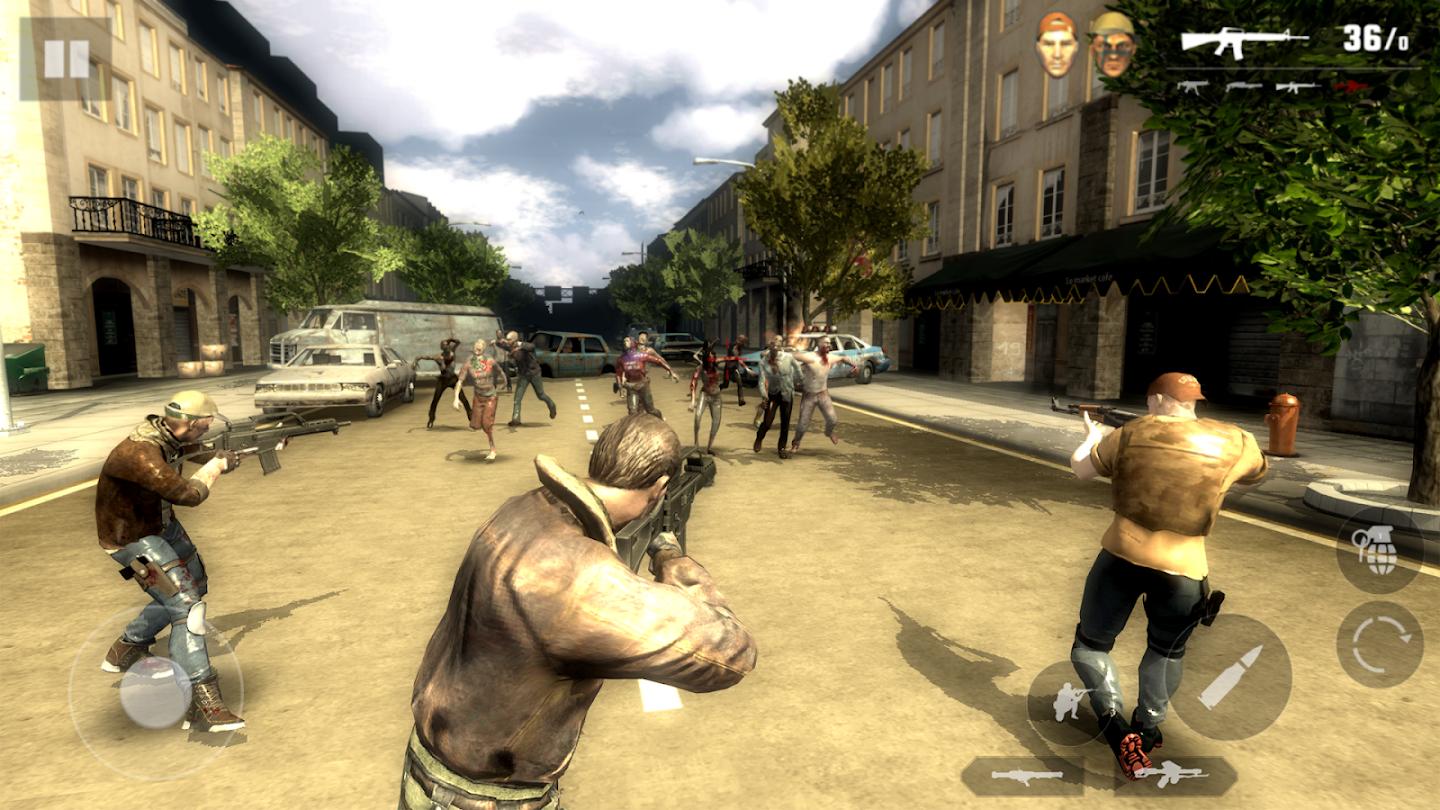Pause the game with the pause button
The height and width of the screenshot is (810, 1440).
[66, 58]
